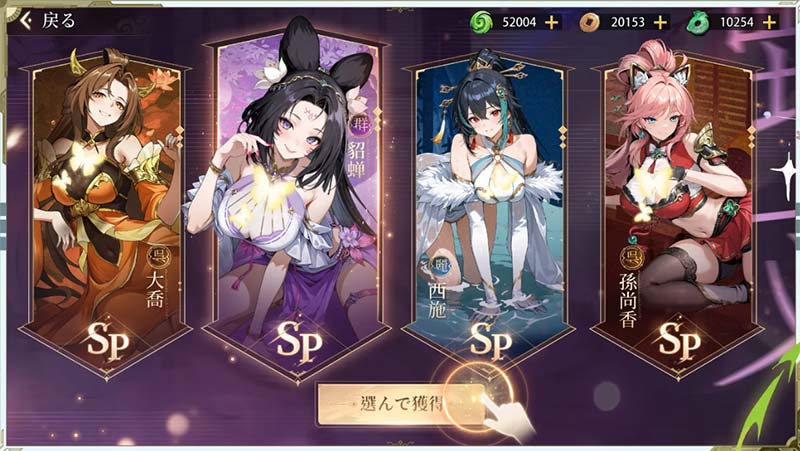Add more green dragon currency (10254)
This screenshot has width=800, height=451.
[770, 21]
